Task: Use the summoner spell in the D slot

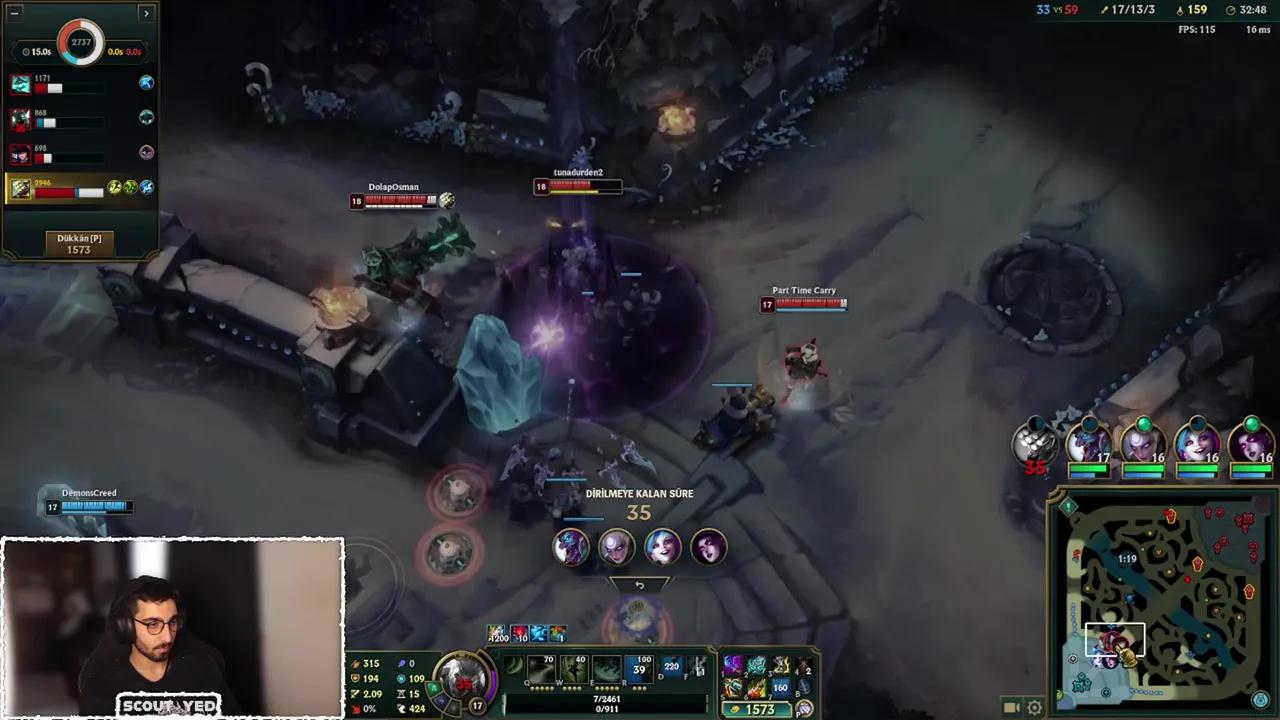Action: tap(670, 667)
